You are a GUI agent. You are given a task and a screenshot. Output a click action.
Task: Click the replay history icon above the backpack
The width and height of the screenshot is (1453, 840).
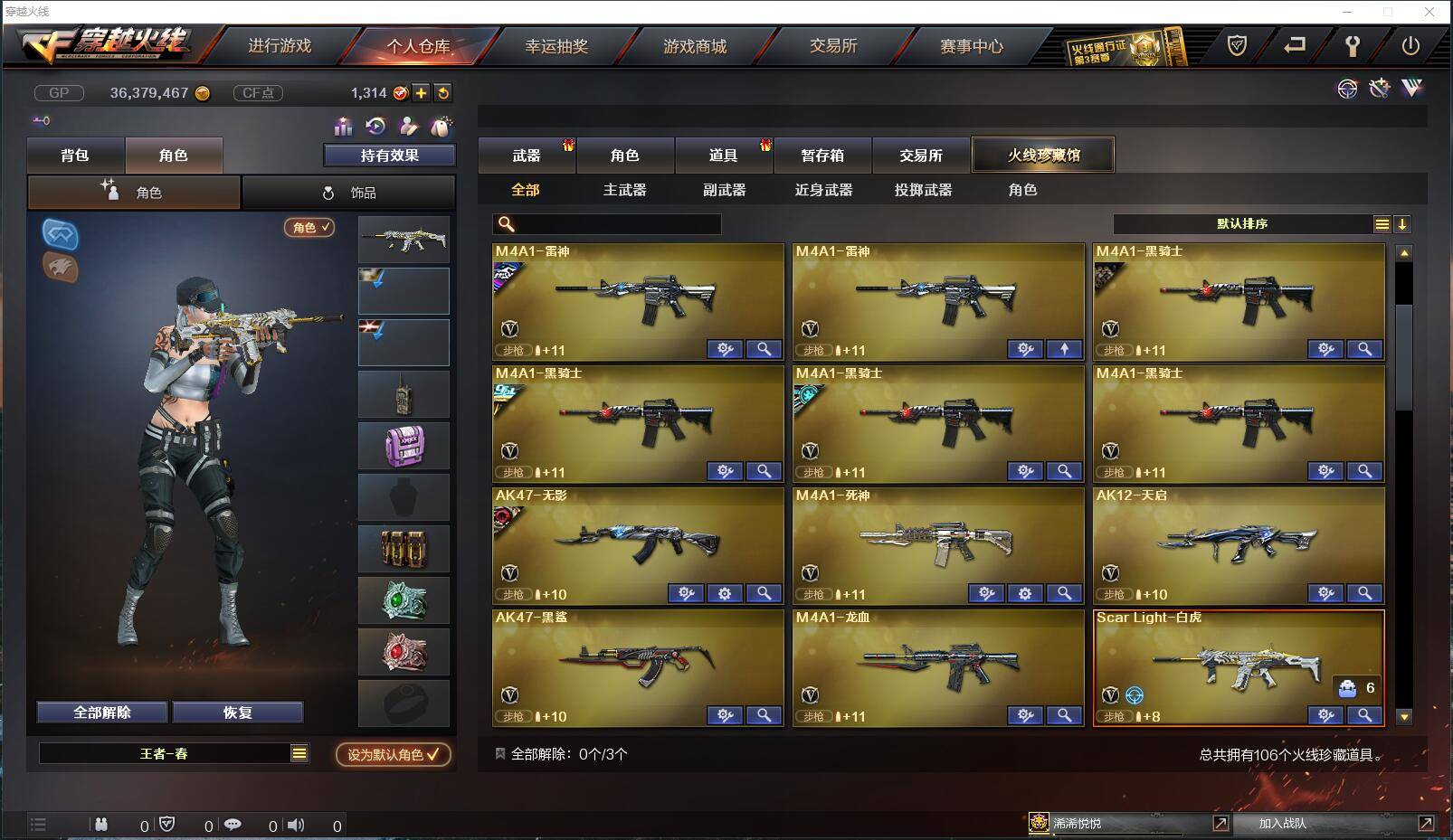(x=375, y=127)
